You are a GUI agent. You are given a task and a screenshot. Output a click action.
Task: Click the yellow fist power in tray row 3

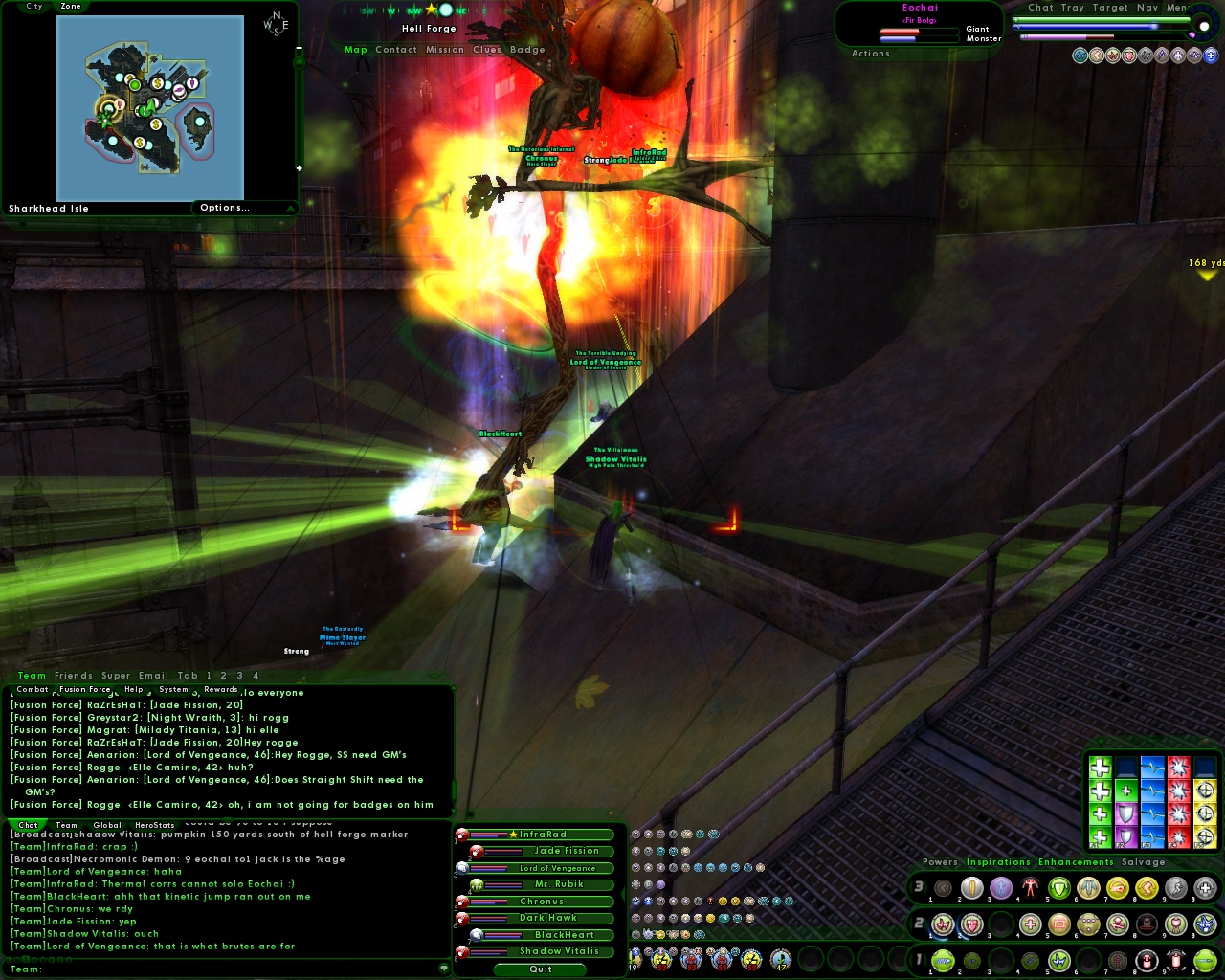point(1119,888)
